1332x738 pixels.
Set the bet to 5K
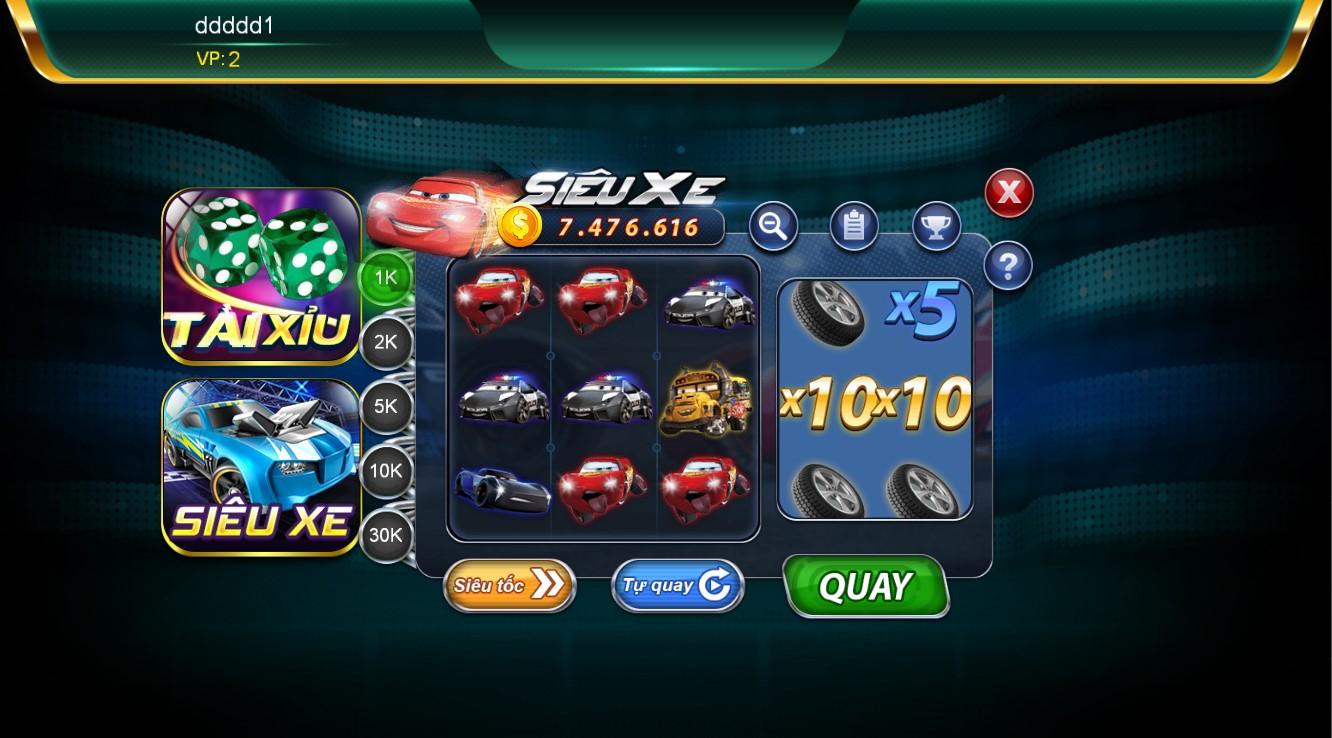[385, 407]
